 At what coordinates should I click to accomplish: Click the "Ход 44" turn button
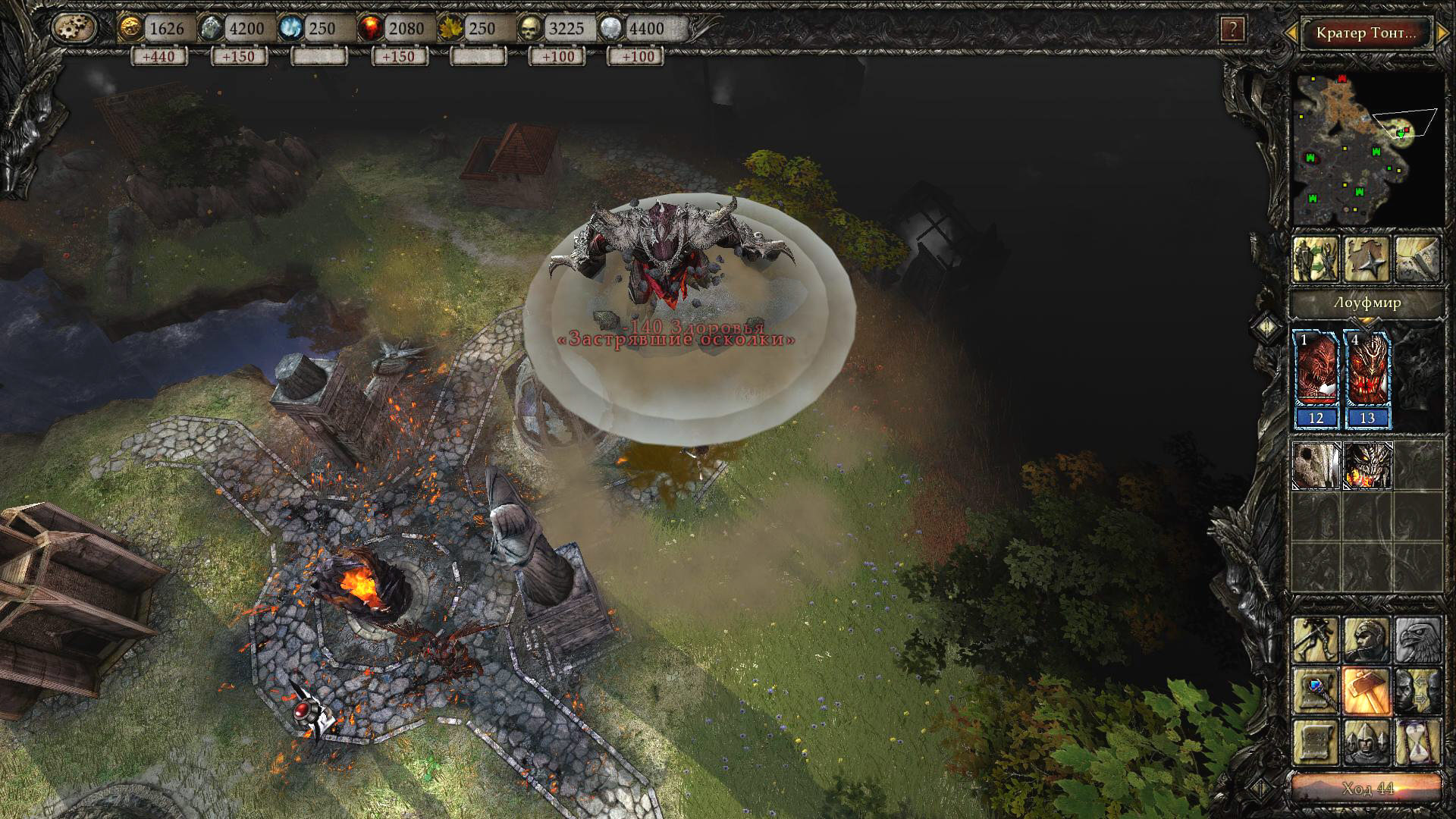[1367, 788]
